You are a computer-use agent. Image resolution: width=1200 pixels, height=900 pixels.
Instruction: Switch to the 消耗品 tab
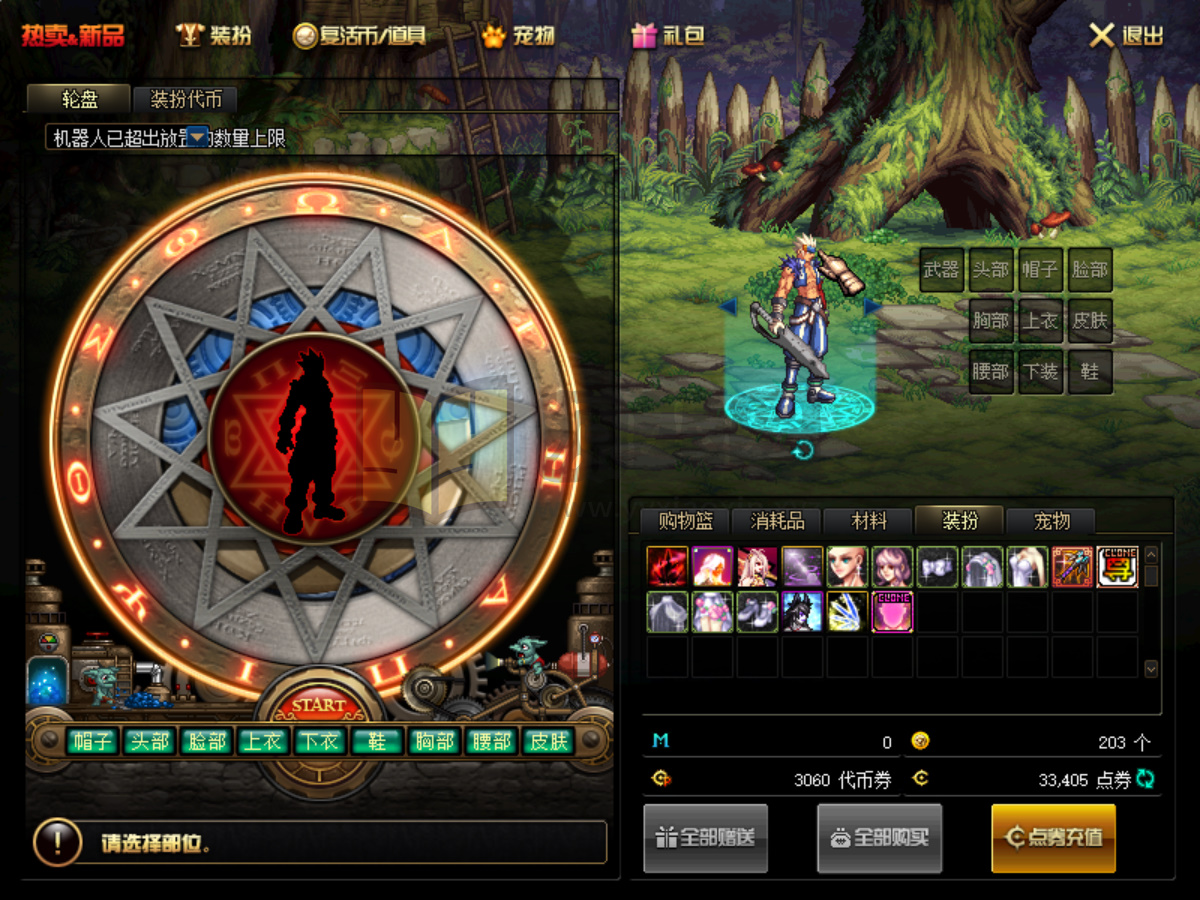(777, 521)
